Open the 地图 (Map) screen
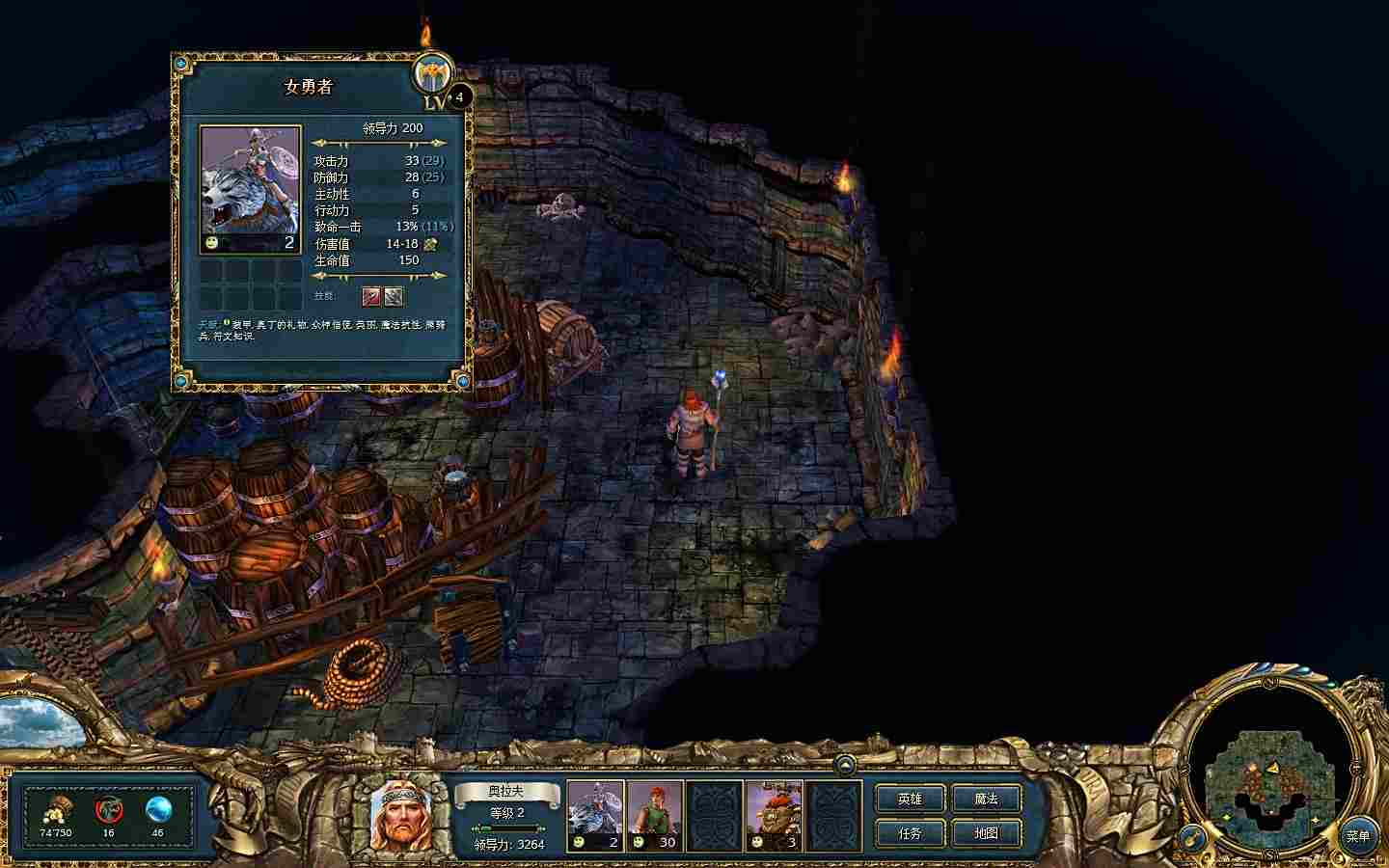This screenshot has width=1389, height=868. tap(986, 832)
